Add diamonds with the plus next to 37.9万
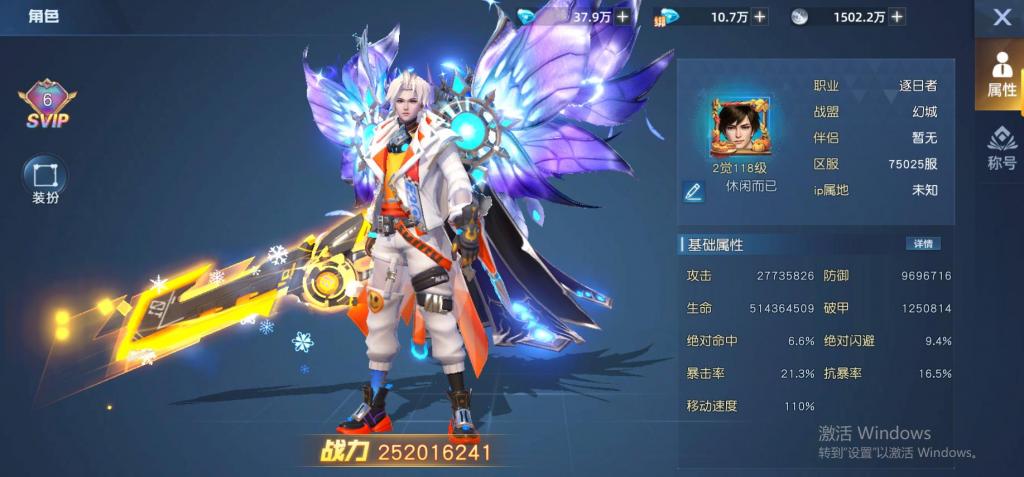Screen dimensions: 1024x477 [x=623, y=16]
